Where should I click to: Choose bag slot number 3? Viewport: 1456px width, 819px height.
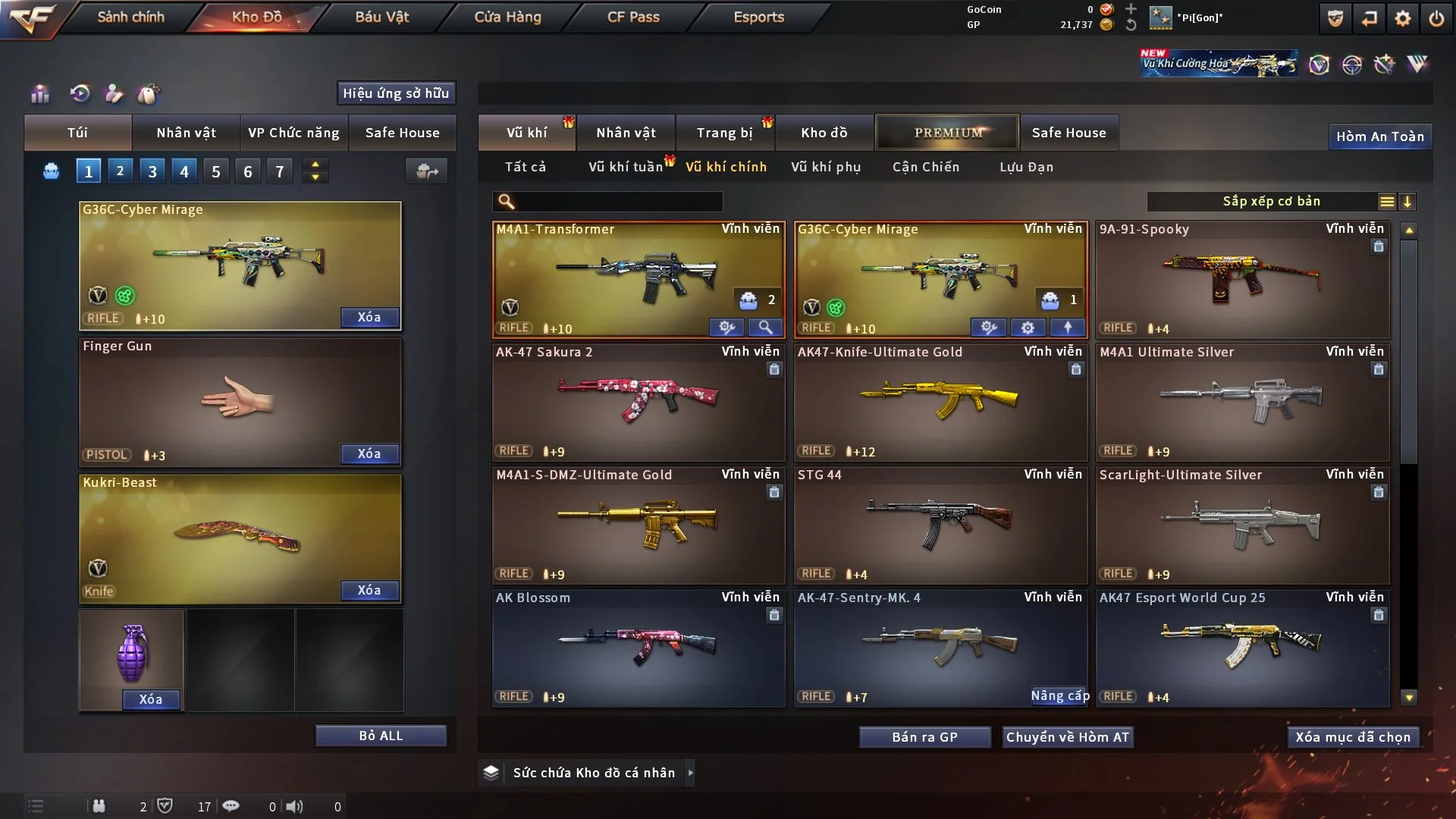(x=152, y=171)
